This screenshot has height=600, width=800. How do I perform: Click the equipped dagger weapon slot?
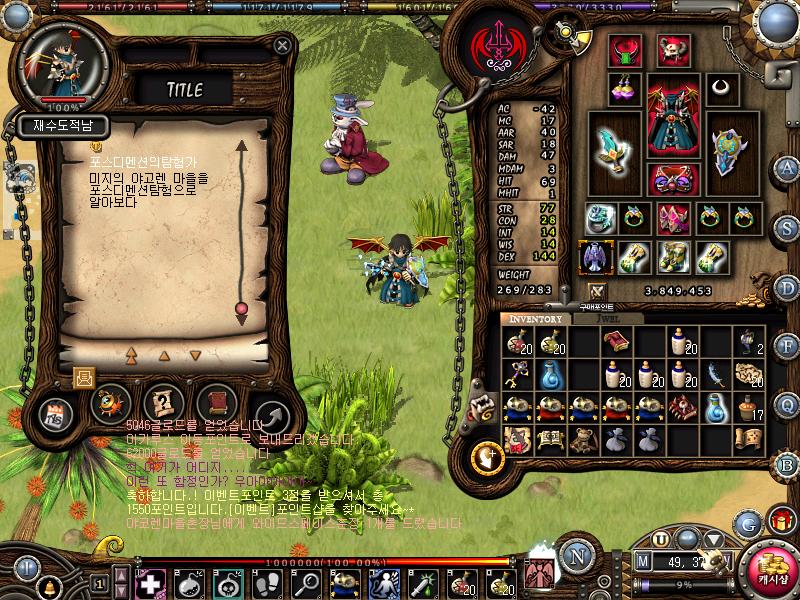tap(612, 144)
